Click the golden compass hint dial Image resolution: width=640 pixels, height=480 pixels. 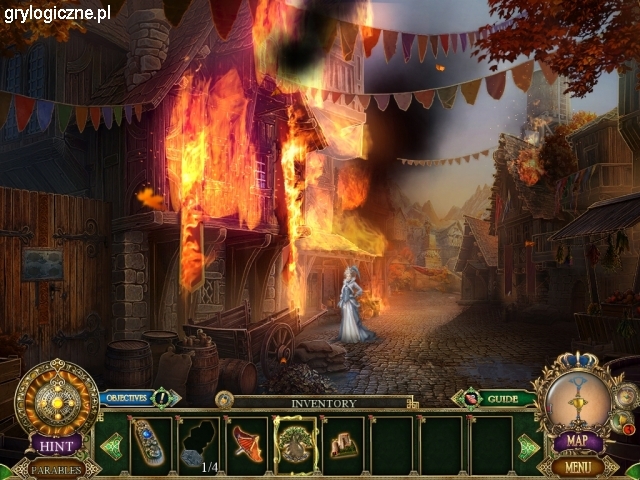coord(56,397)
